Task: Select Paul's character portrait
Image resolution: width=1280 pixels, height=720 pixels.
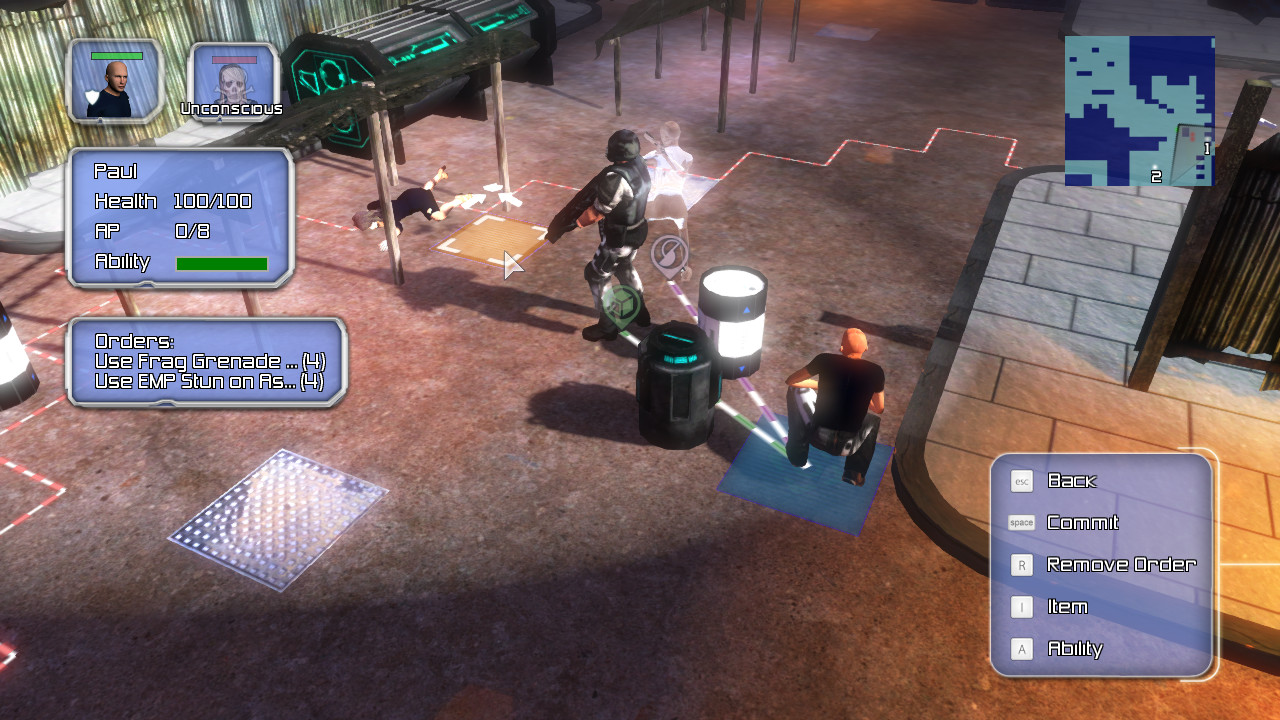Action: point(115,82)
